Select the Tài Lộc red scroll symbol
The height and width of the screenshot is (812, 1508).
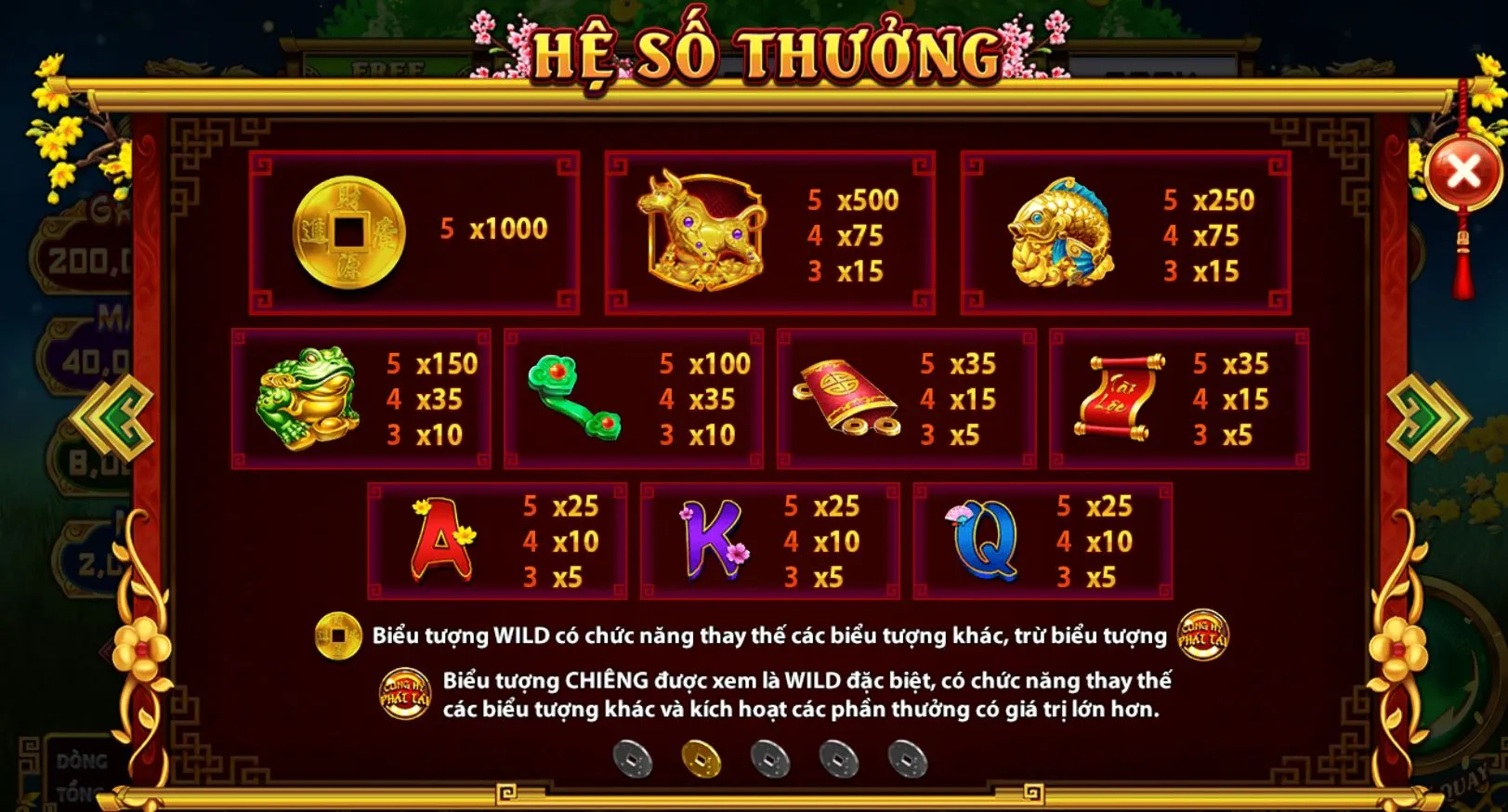point(1119,398)
